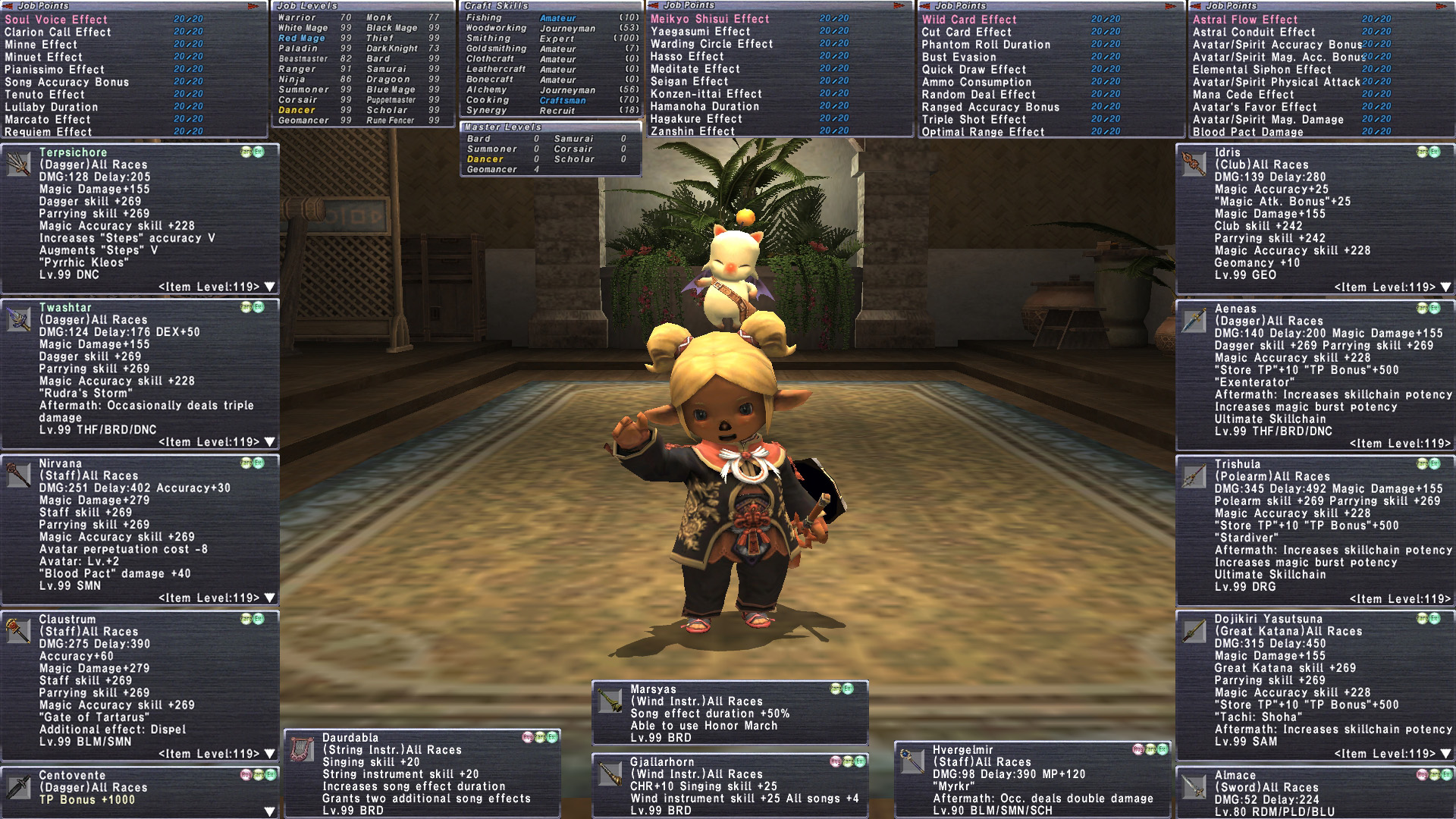Select the Marsyas wind instrument icon
Screen dimensions: 1456x819
point(610,701)
